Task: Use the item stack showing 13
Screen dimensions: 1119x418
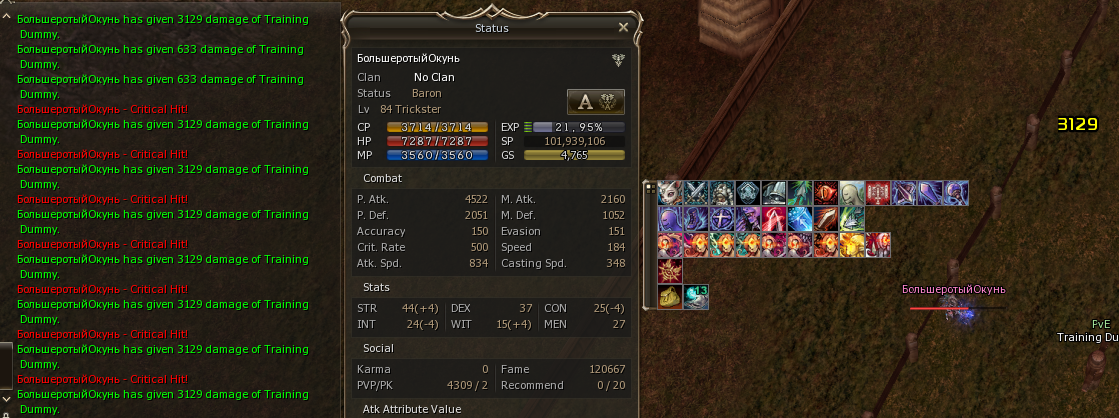Action: coord(696,297)
